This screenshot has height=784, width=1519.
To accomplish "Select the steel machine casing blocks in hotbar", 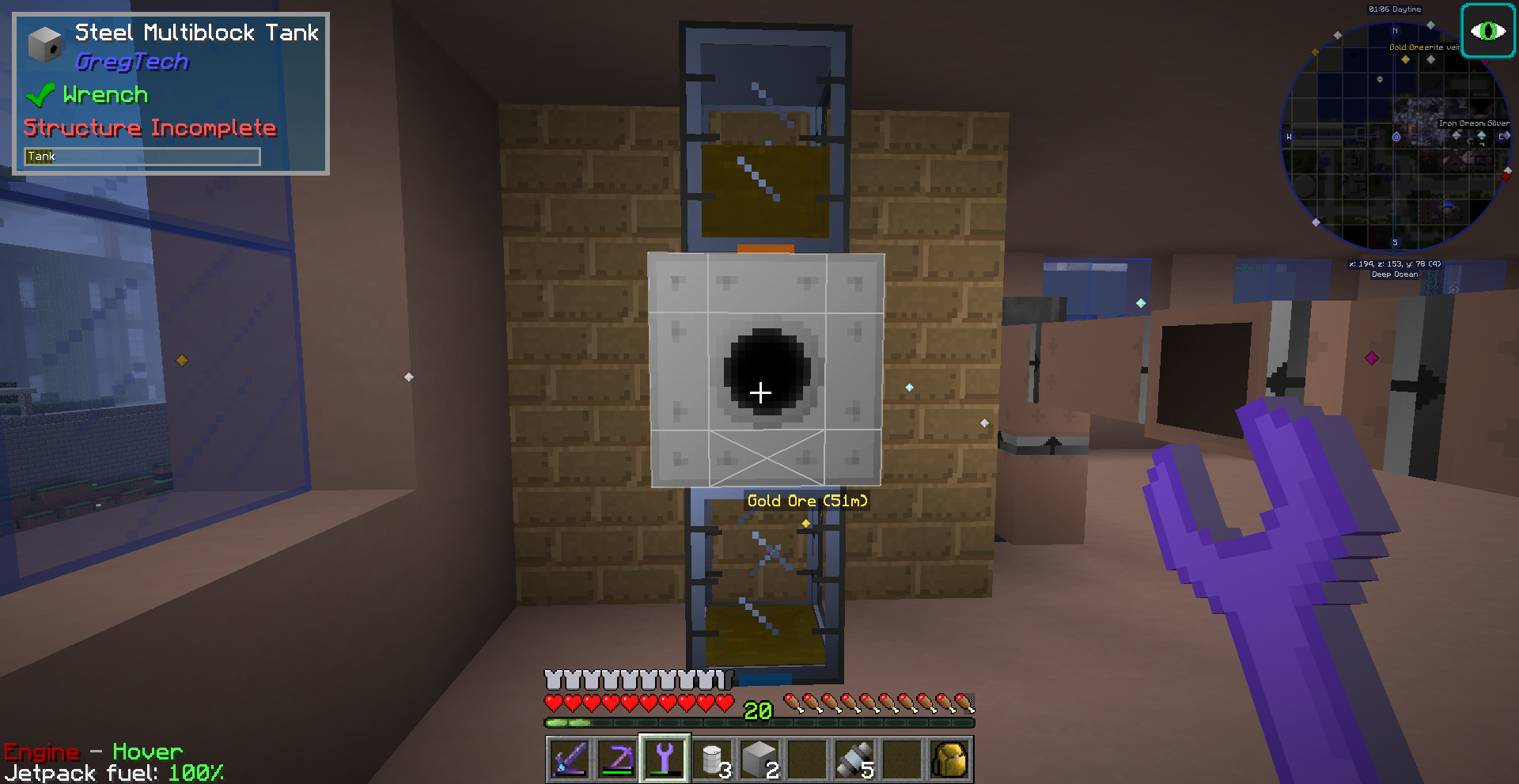I will [x=761, y=758].
